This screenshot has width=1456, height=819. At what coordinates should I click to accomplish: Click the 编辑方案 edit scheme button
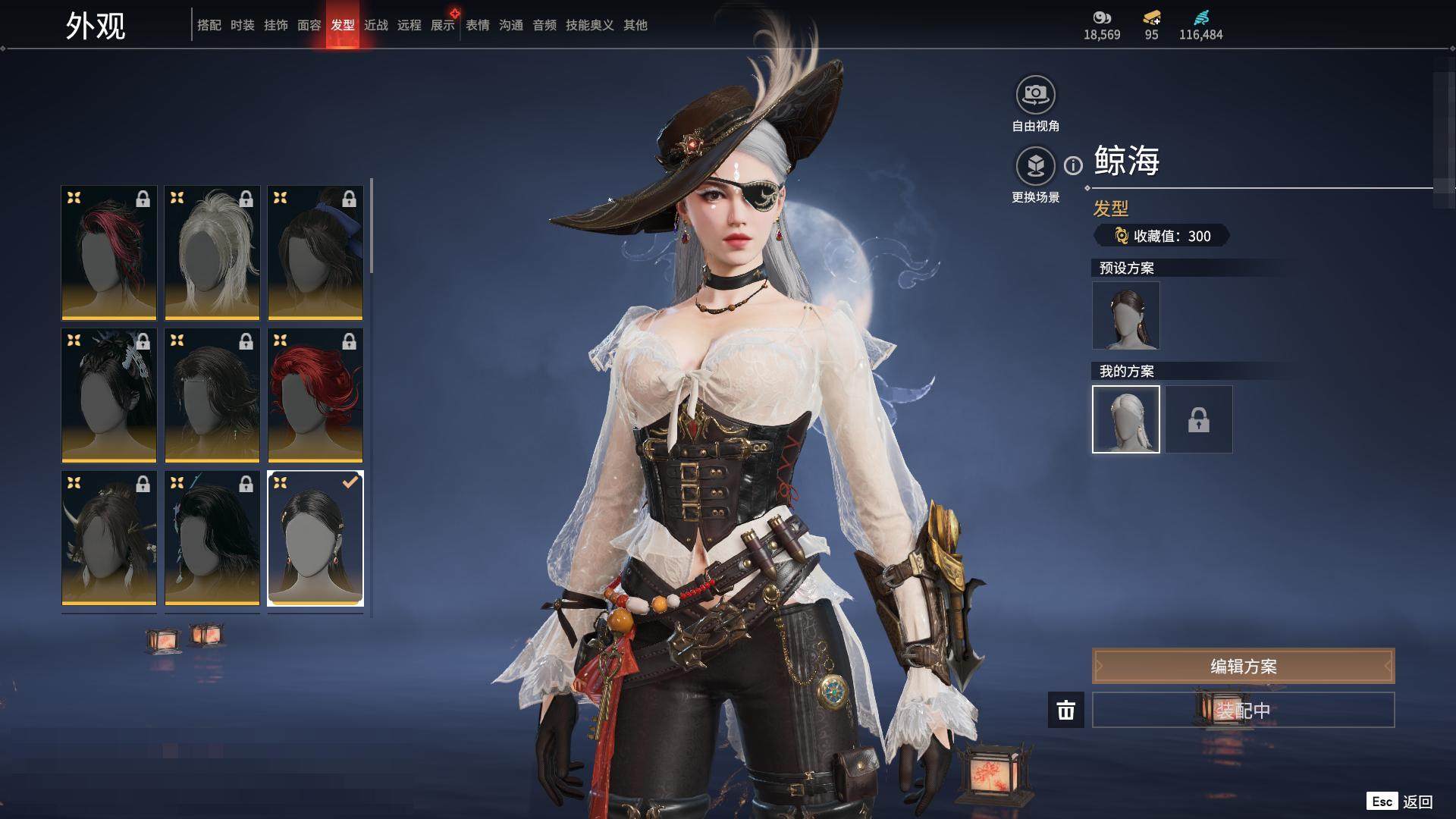(x=1243, y=666)
